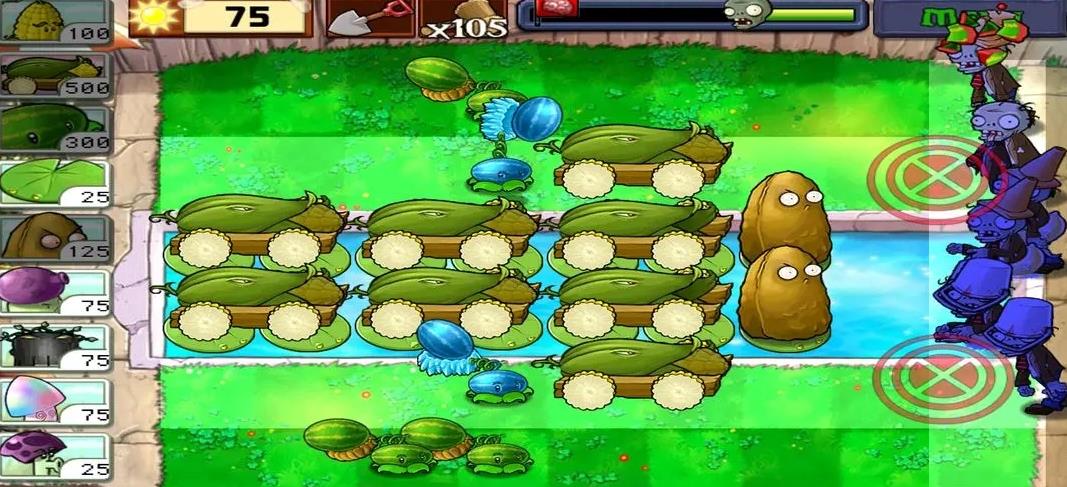Select the Fume-shroom seed packet
The image size is (1067, 487).
55,291
